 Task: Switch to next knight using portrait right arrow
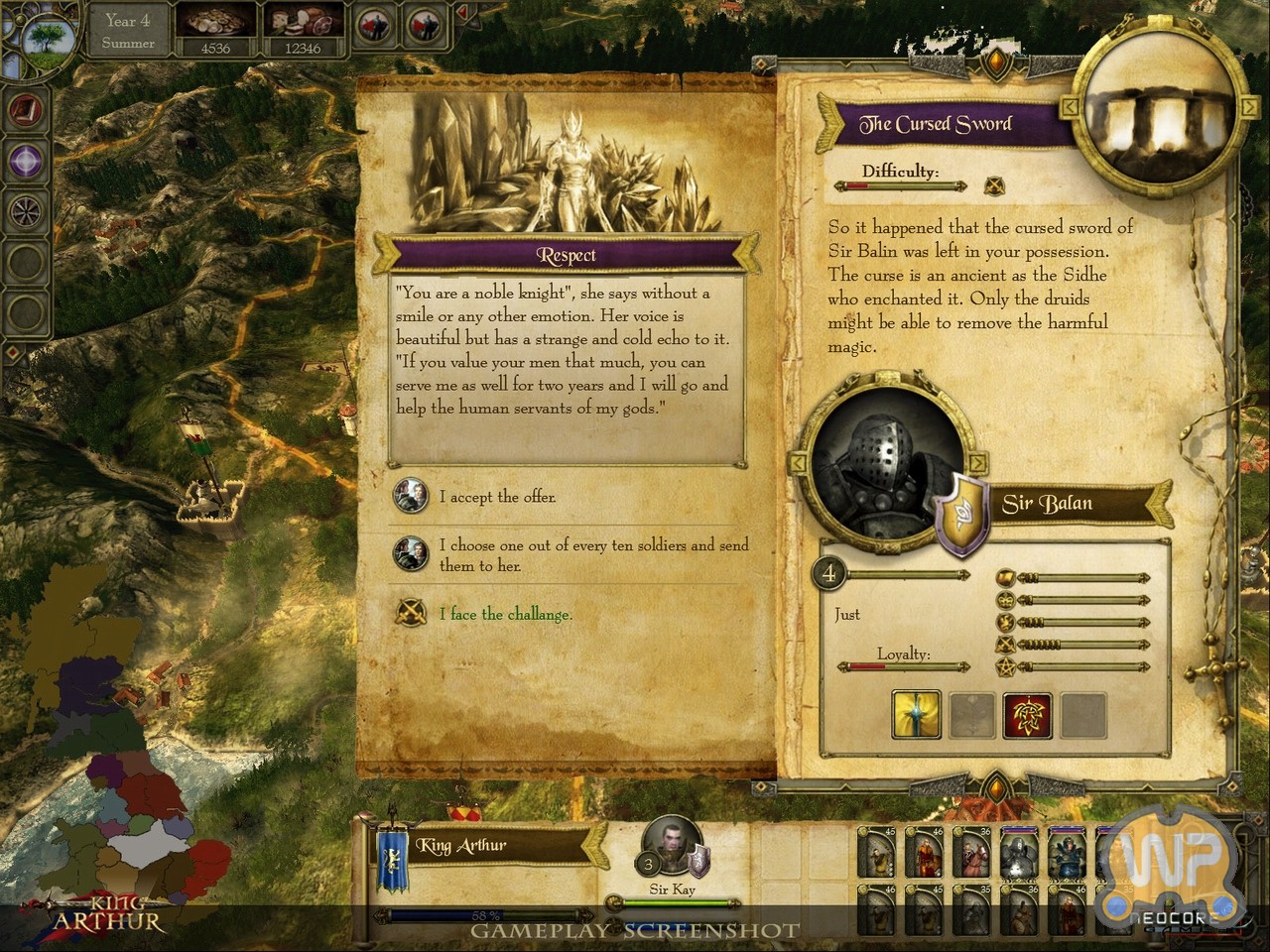pyautogui.click(x=978, y=463)
